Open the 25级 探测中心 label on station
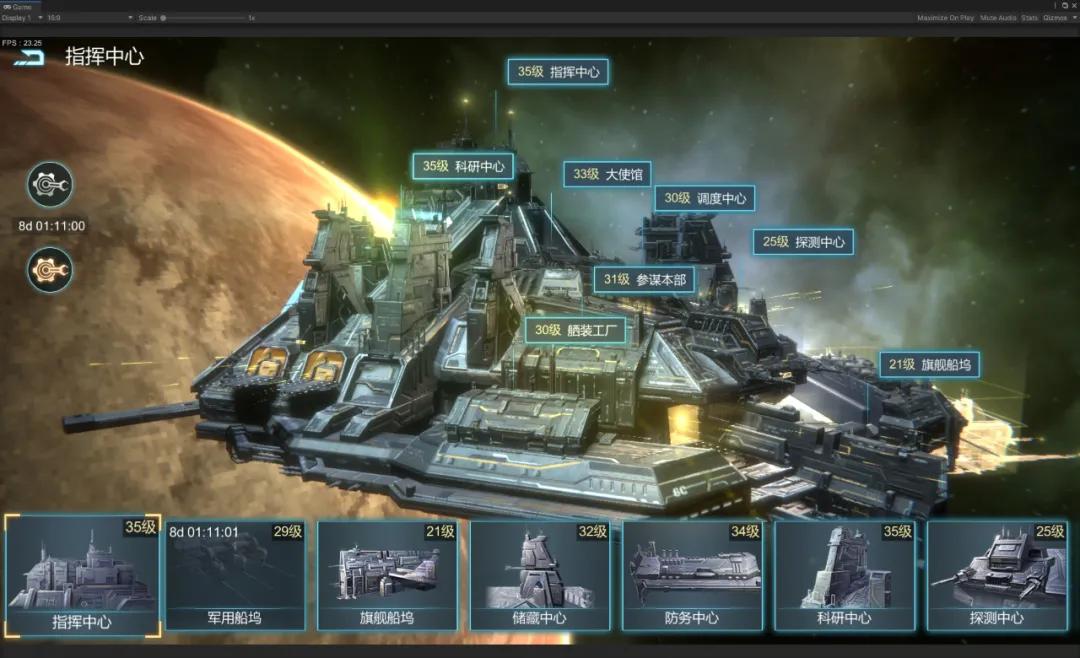The height and width of the screenshot is (658, 1080). [803, 241]
